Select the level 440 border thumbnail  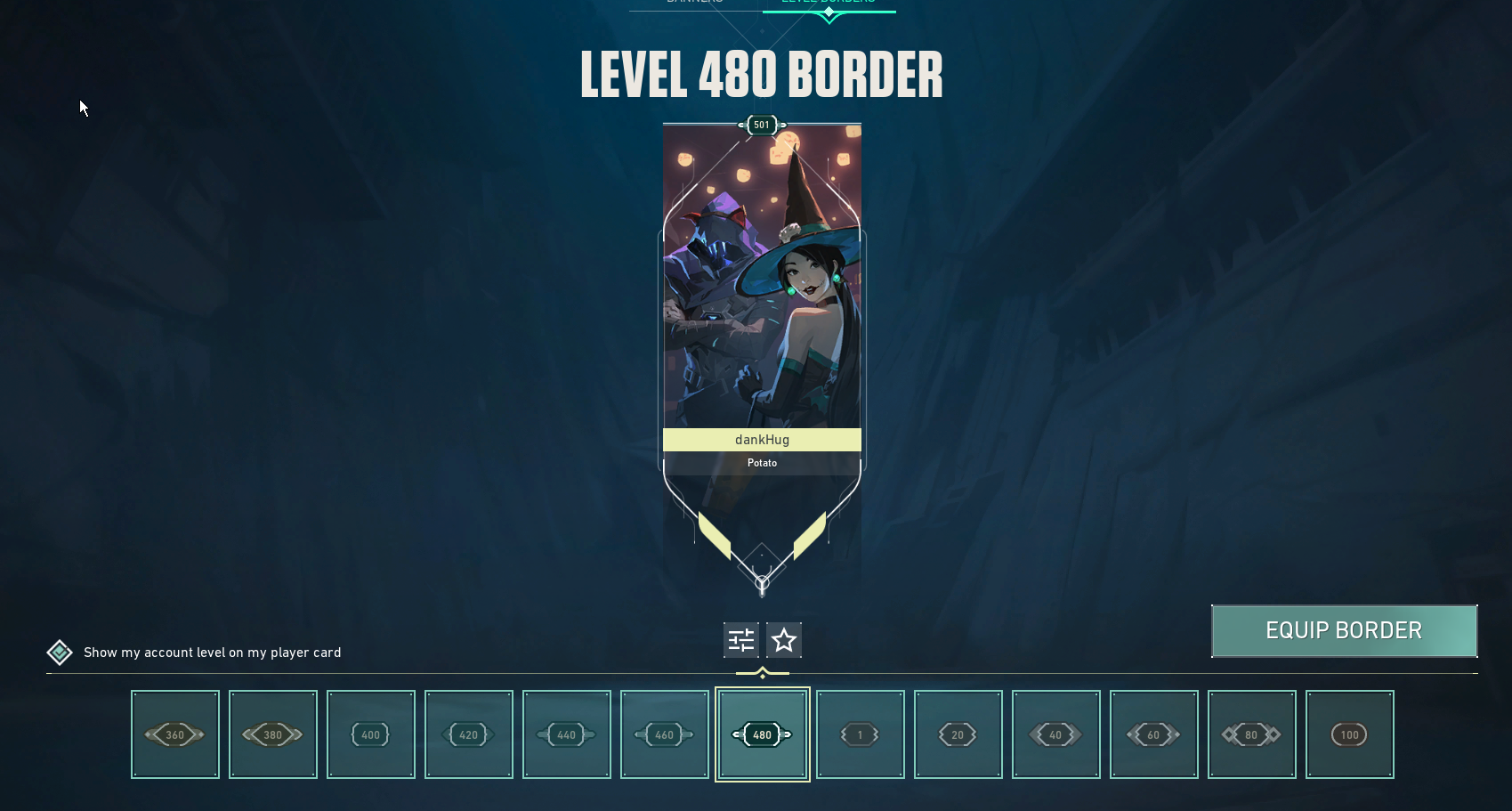coord(566,734)
